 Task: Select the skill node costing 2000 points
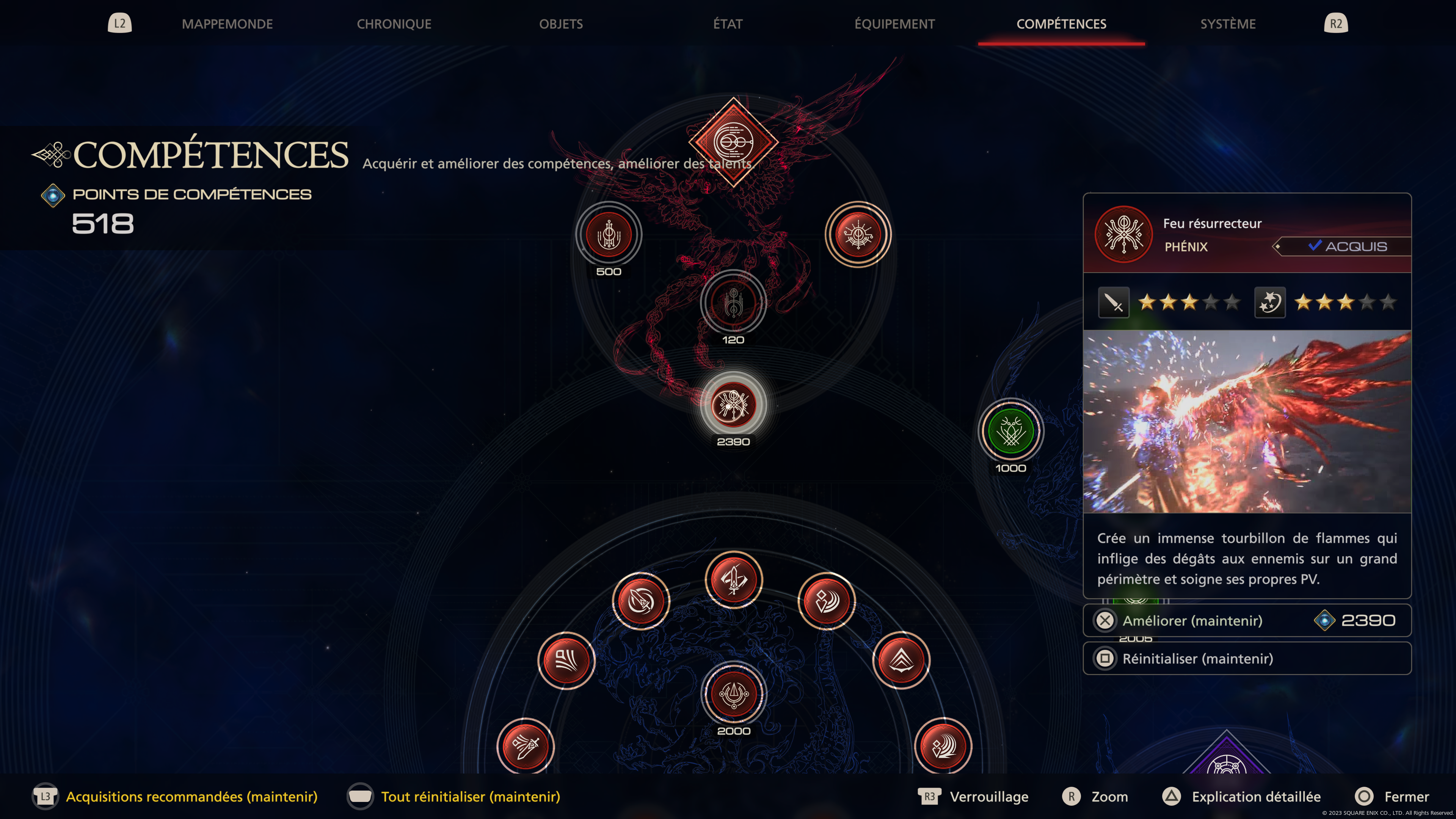pos(734,694)
